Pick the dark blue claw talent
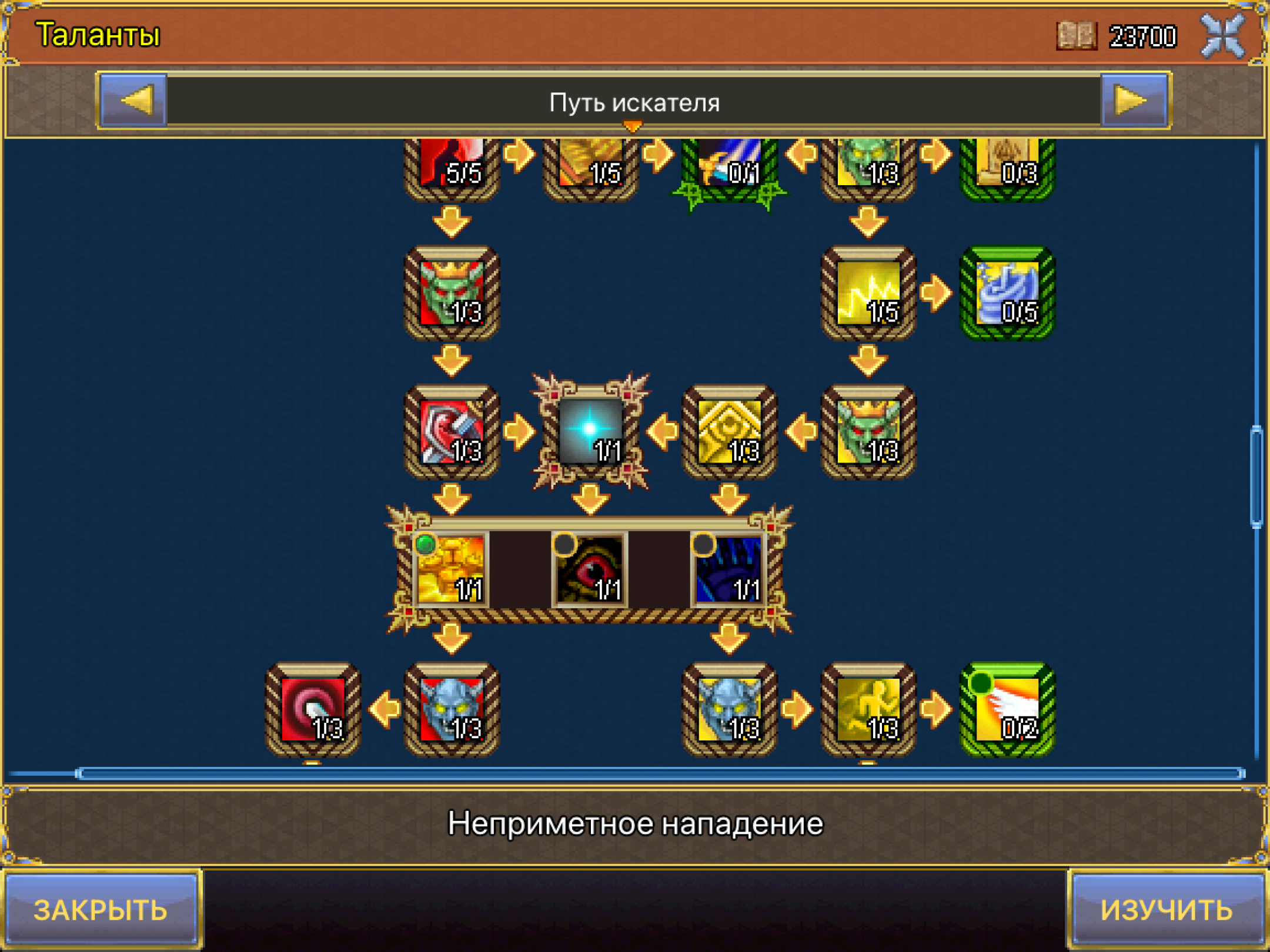The width and height of the screenshot is (1270, 952). tap(729, 569)
